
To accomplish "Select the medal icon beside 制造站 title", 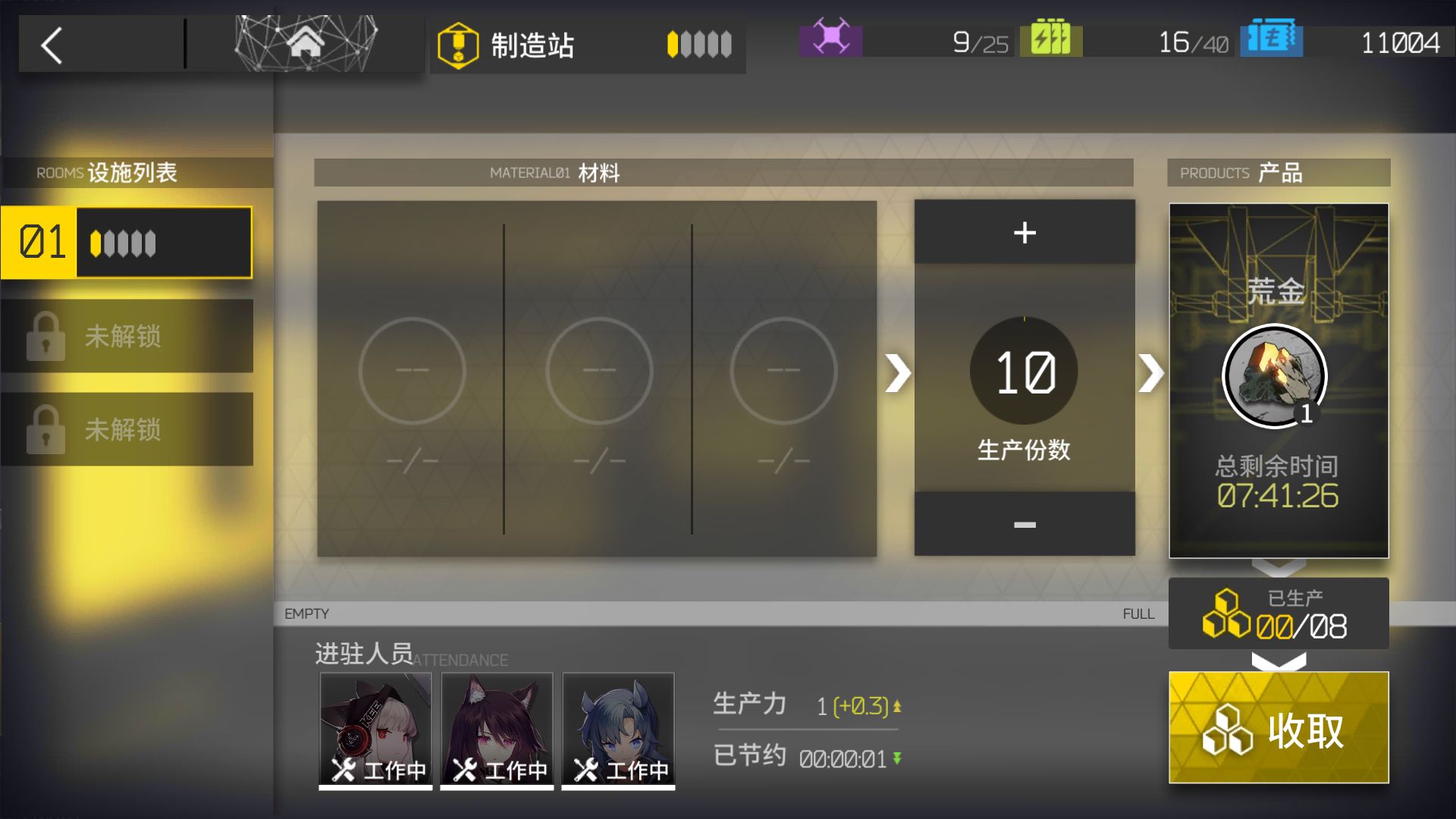I will coord(458,44).
